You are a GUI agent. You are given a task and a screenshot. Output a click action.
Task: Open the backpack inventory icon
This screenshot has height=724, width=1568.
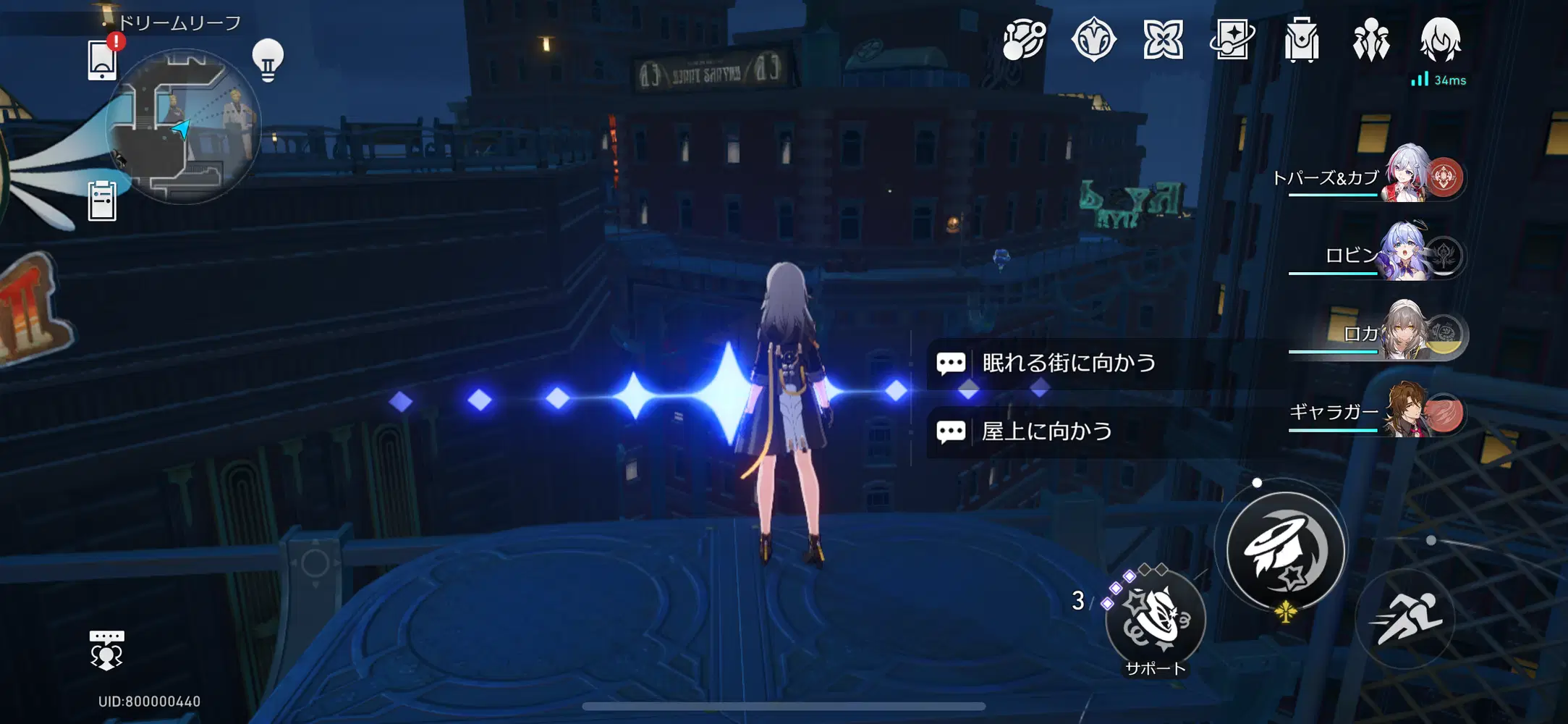(1302, 41)
